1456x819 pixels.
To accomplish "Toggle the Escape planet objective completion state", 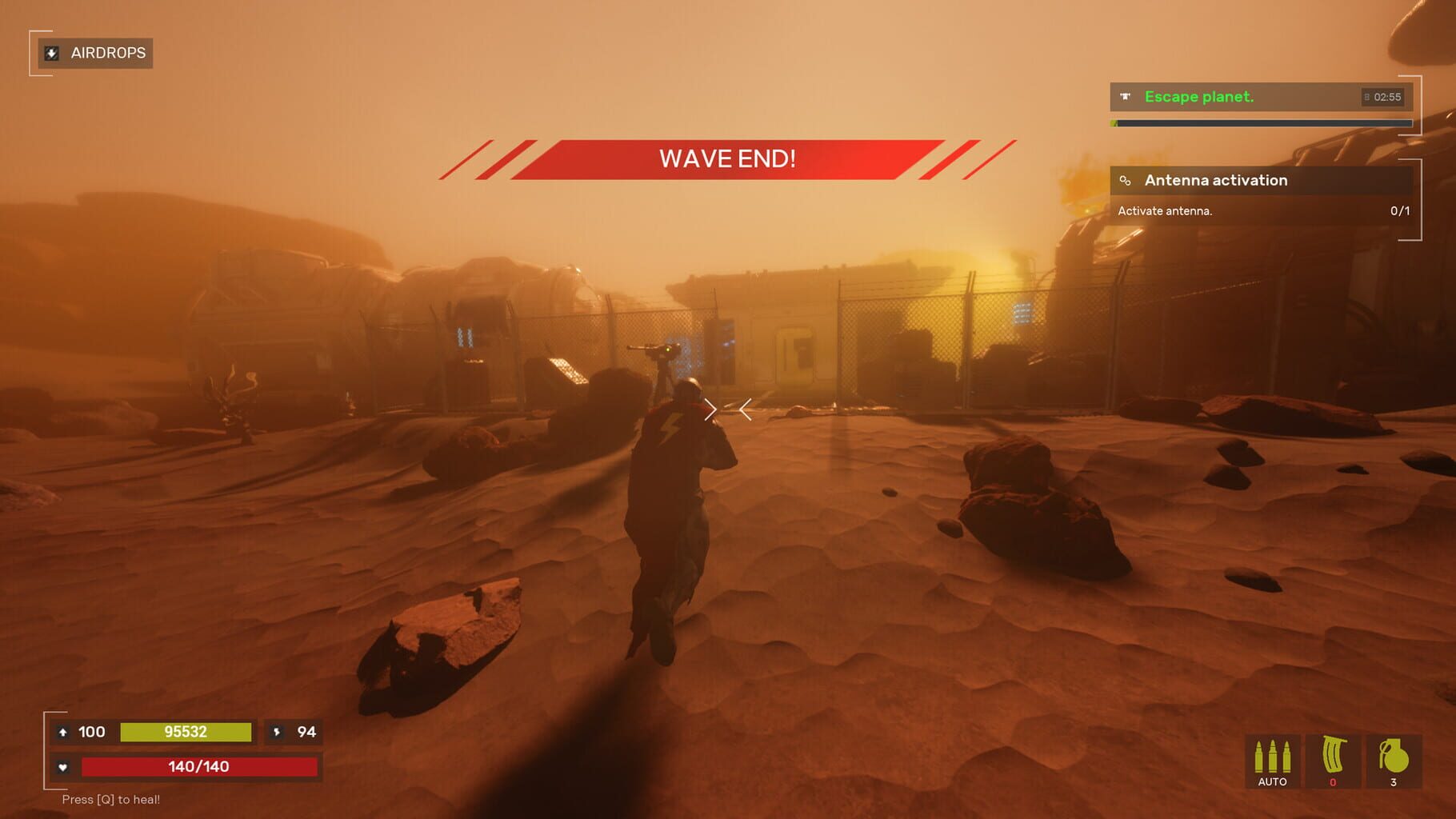I will 1200,96.
